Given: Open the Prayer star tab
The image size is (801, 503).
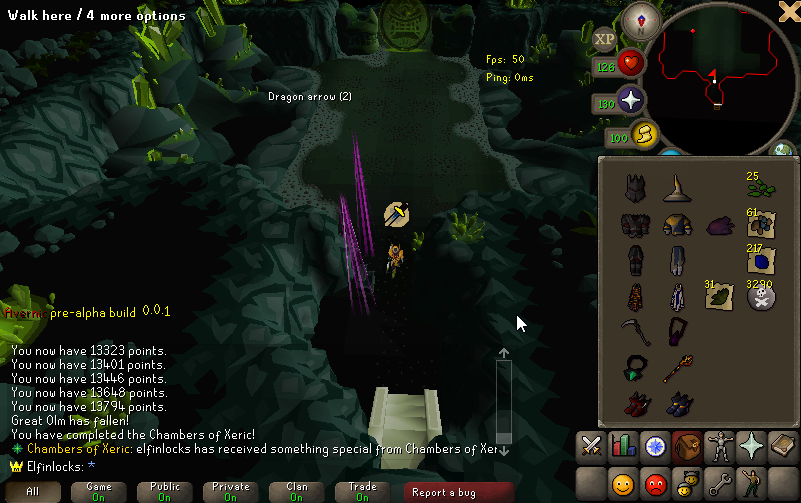Looking at the screenshot, I should (x=751, y=444).
